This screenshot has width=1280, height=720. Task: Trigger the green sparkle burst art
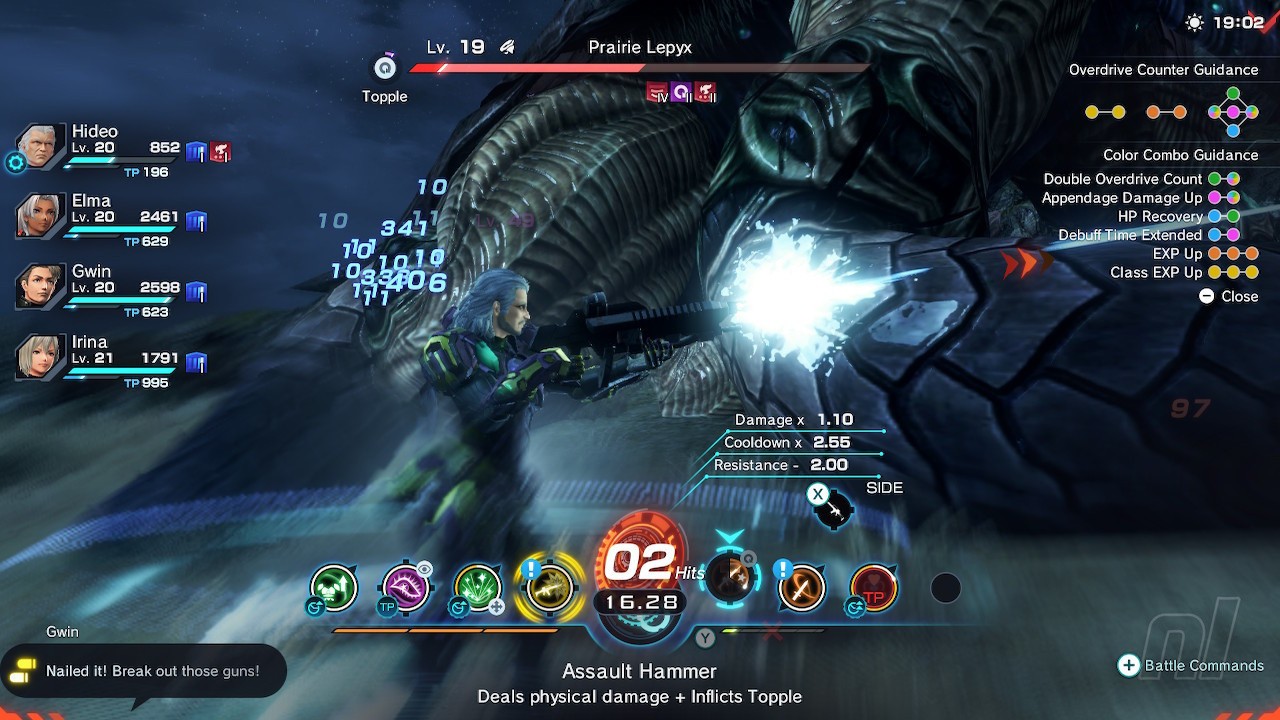pos(478,588)
